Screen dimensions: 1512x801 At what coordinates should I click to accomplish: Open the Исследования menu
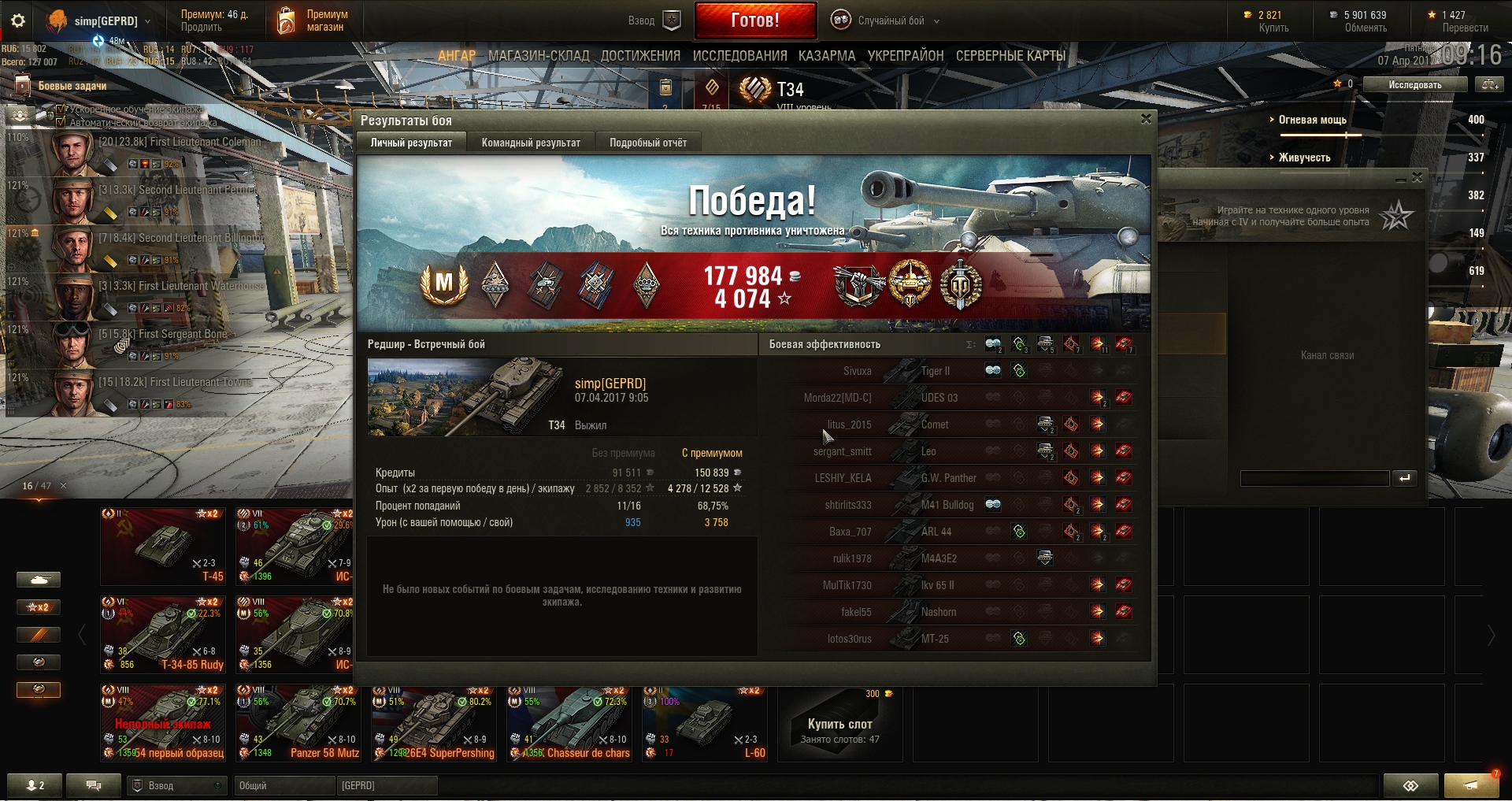click(x=739, y=56)
